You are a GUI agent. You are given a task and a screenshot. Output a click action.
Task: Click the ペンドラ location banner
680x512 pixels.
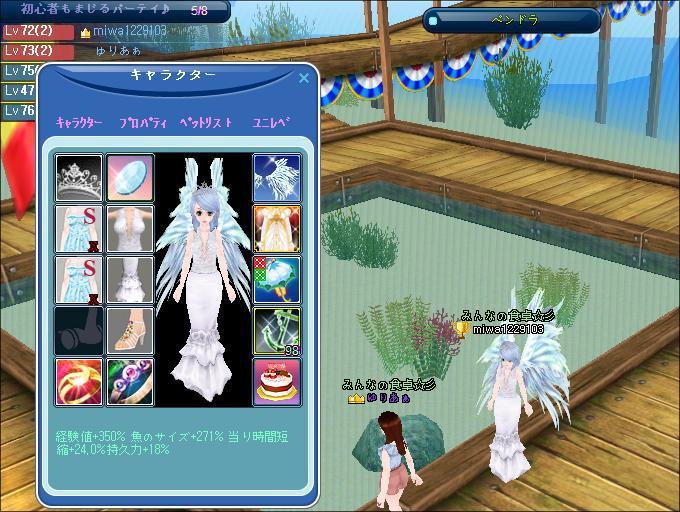click(x=511, y=19)
